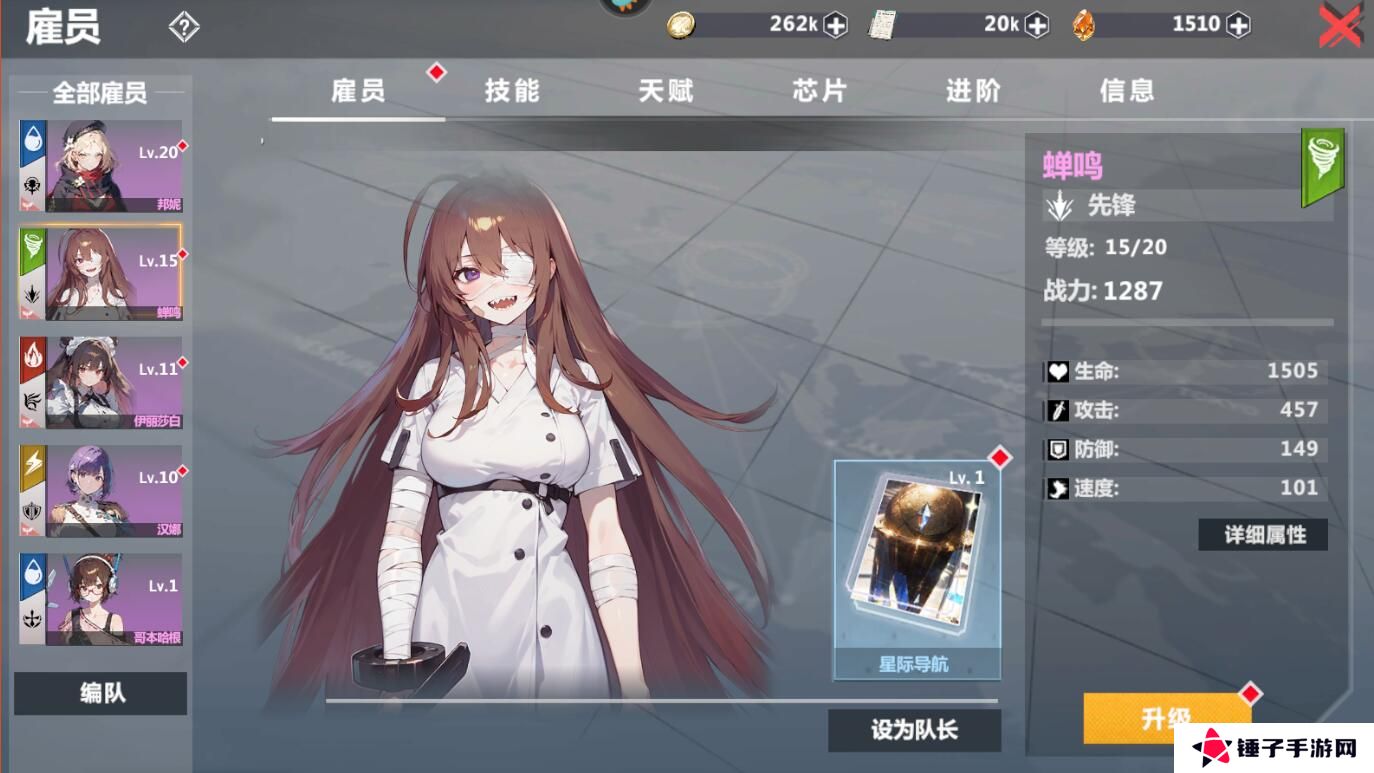The image size is (1374, 773).
Task: Open the 芯片 tab
Action: (816, 91)
